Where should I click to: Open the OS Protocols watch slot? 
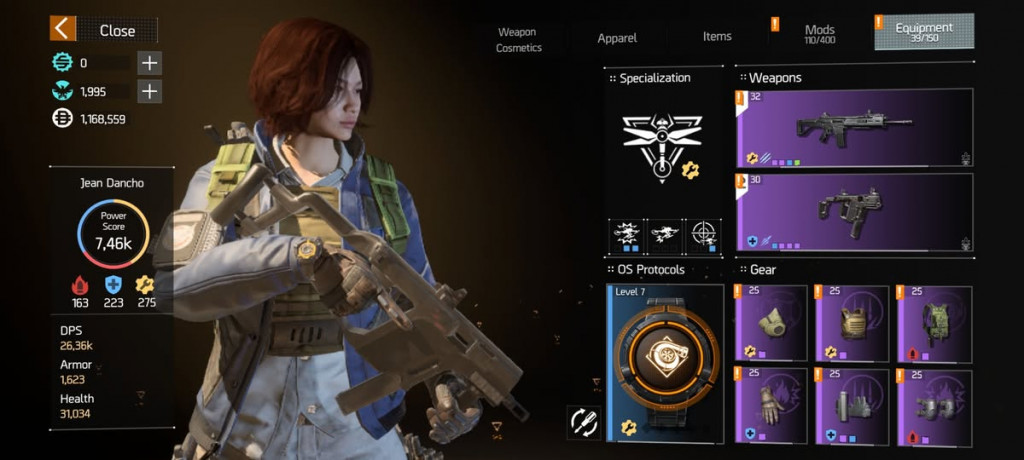(665, 363)
